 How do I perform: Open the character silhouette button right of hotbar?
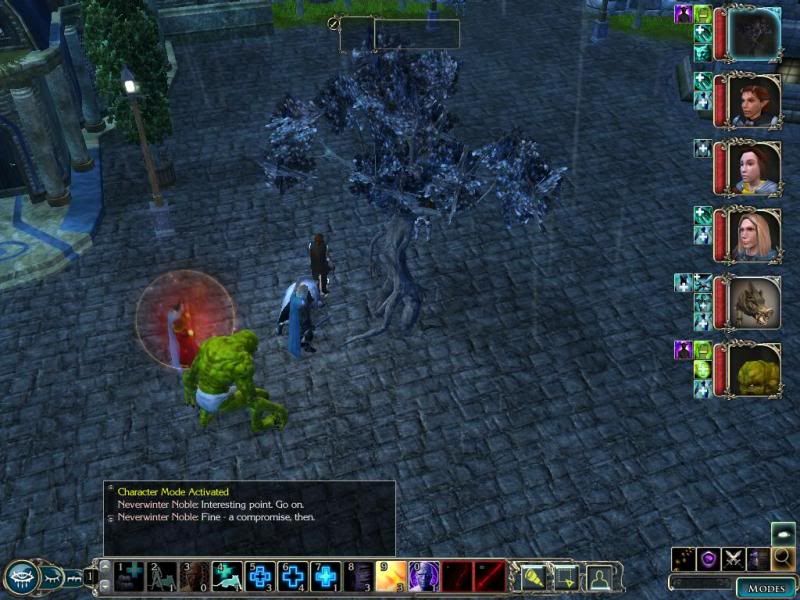(599, 576)
